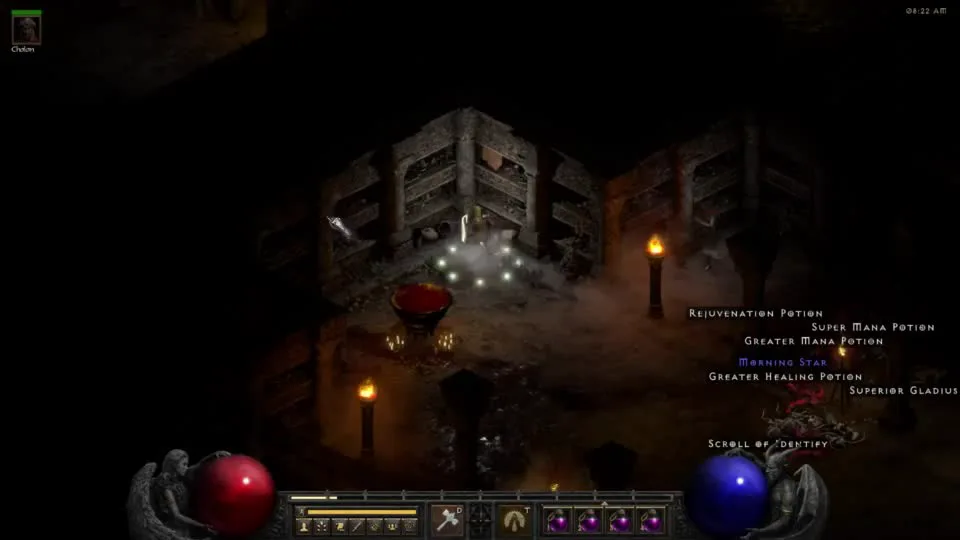Grab the Greater Mana Potion label
Screen dimensions: 960x540
click(813, 341)
